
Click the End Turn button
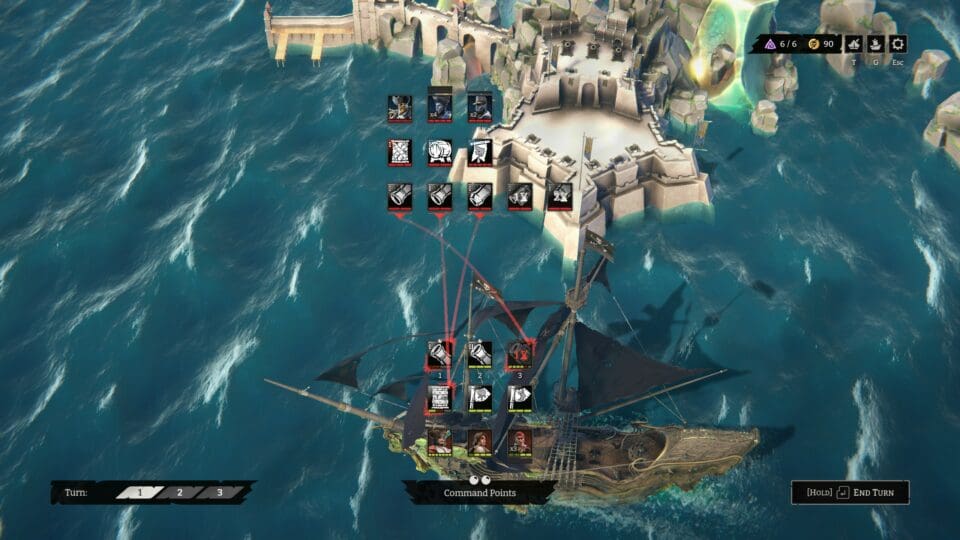(851, 492)
